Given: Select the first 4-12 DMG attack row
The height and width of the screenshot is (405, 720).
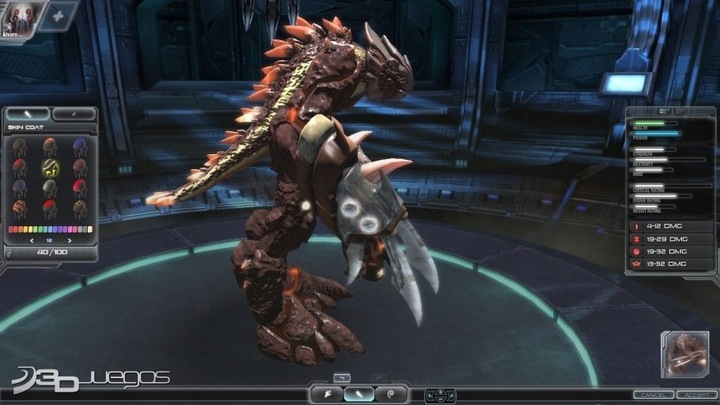Looking at the screenshot, I should pos(669,227).
